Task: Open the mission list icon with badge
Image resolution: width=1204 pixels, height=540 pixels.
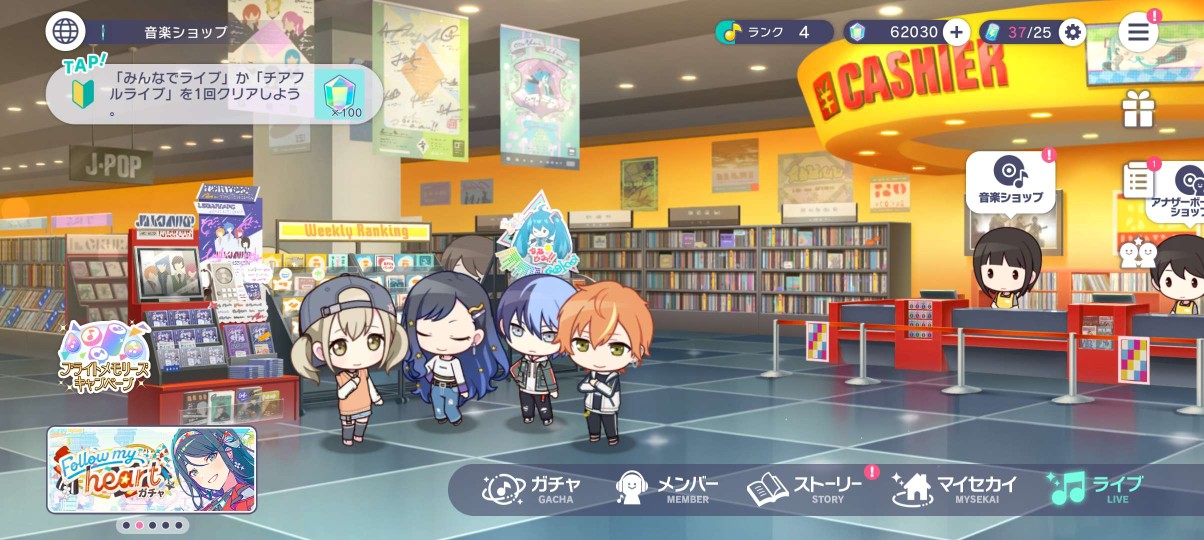Action: [x=1138, y=180]
